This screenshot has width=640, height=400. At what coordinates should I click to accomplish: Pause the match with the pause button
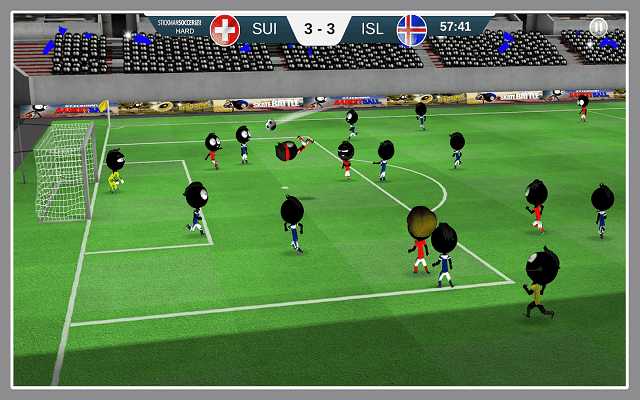[x=597, y=27]
